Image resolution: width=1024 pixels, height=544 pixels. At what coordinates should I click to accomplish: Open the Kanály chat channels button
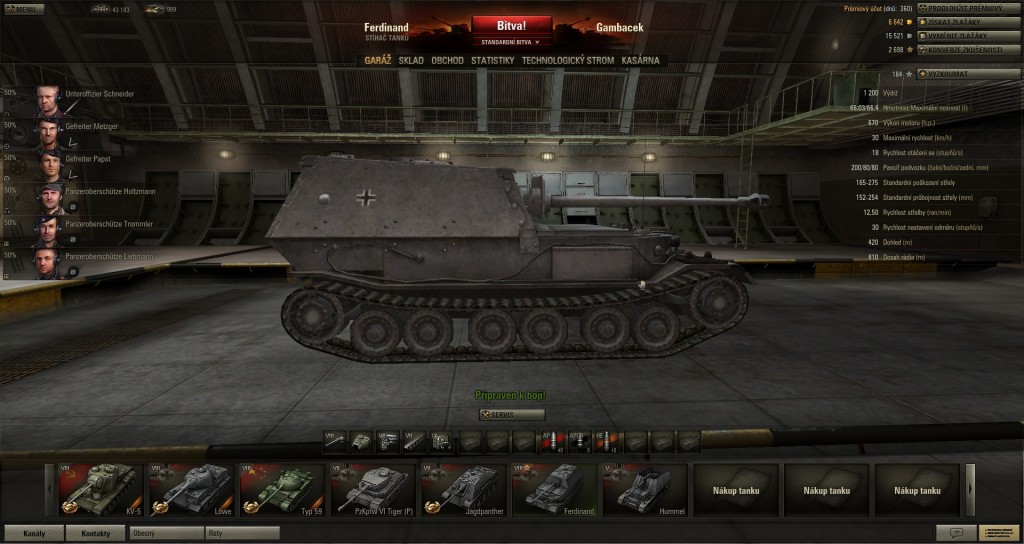(33, 533)
